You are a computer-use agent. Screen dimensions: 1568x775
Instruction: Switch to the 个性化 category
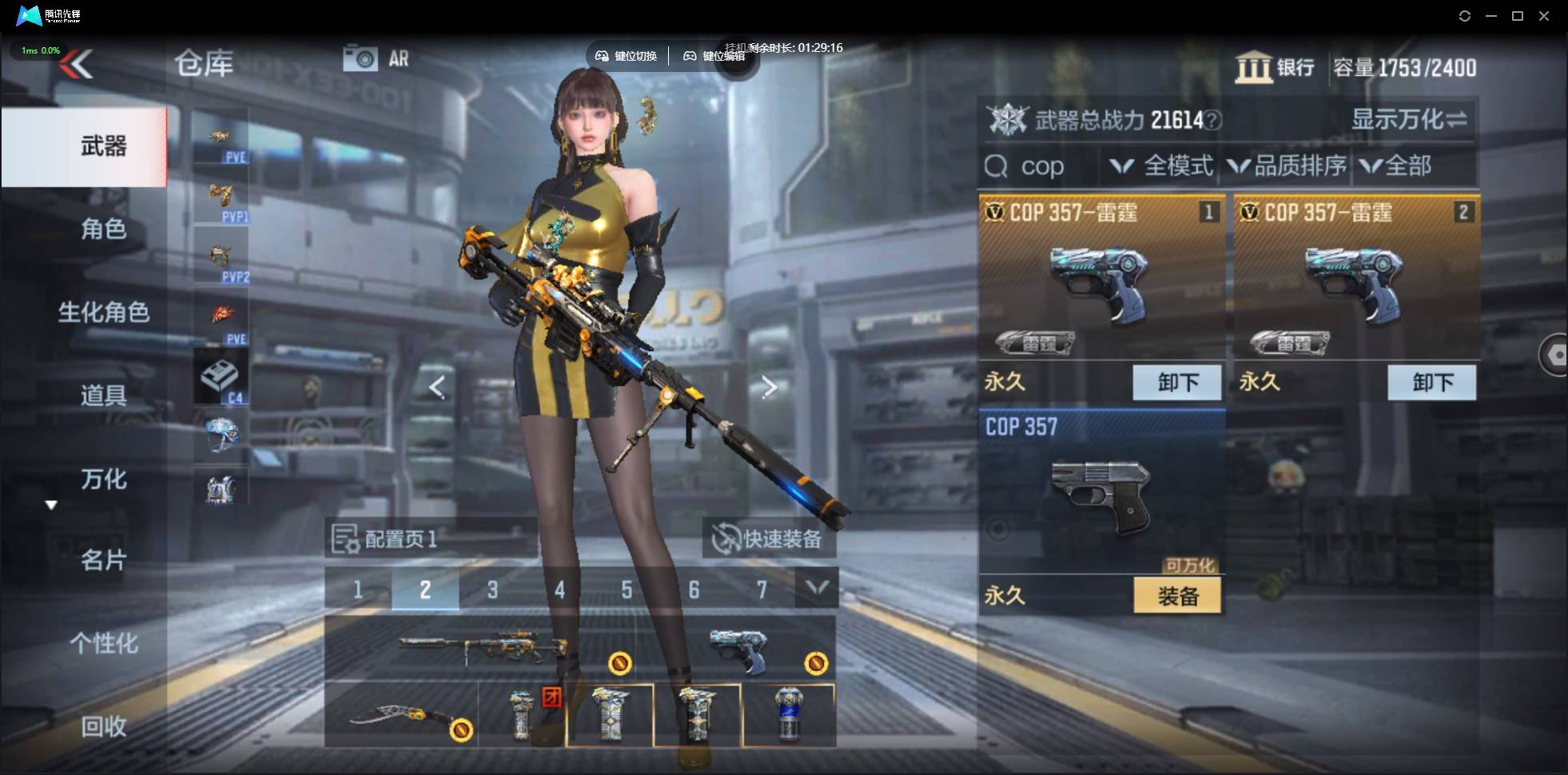pos(103,643)
